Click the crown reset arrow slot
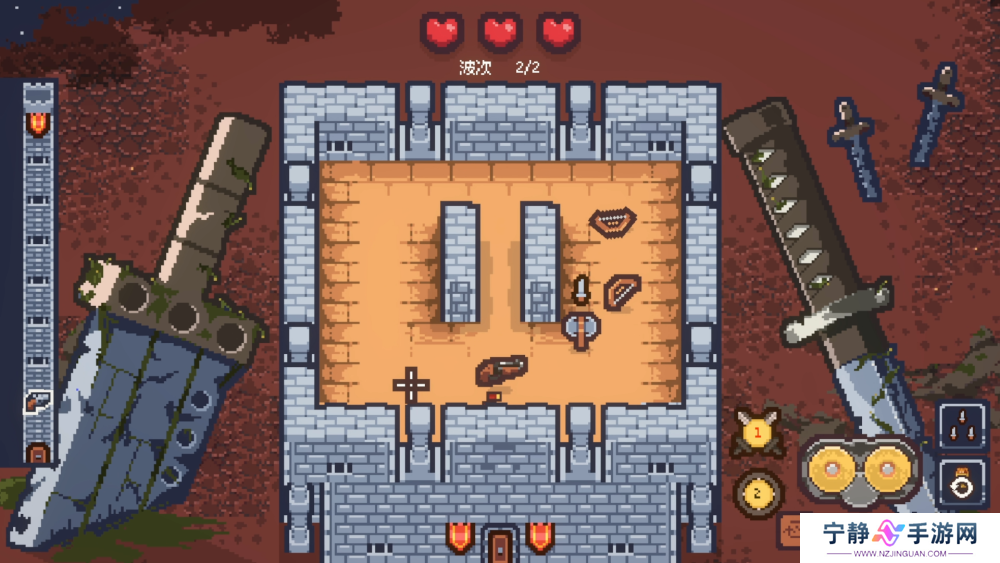Viewport: 1000px width, 563px height. (962, 483)
